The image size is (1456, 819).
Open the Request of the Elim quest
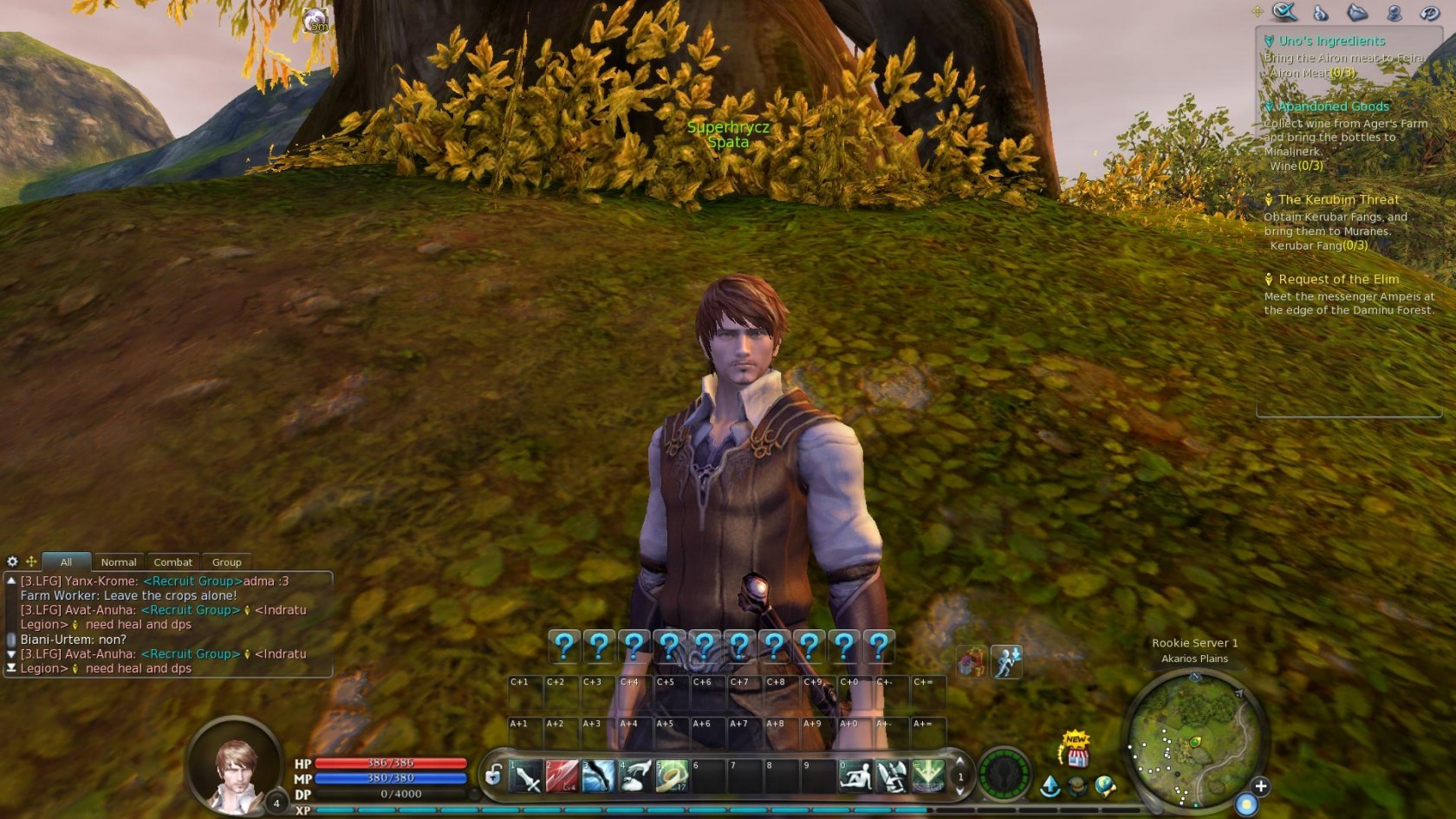click(1338, 279)
